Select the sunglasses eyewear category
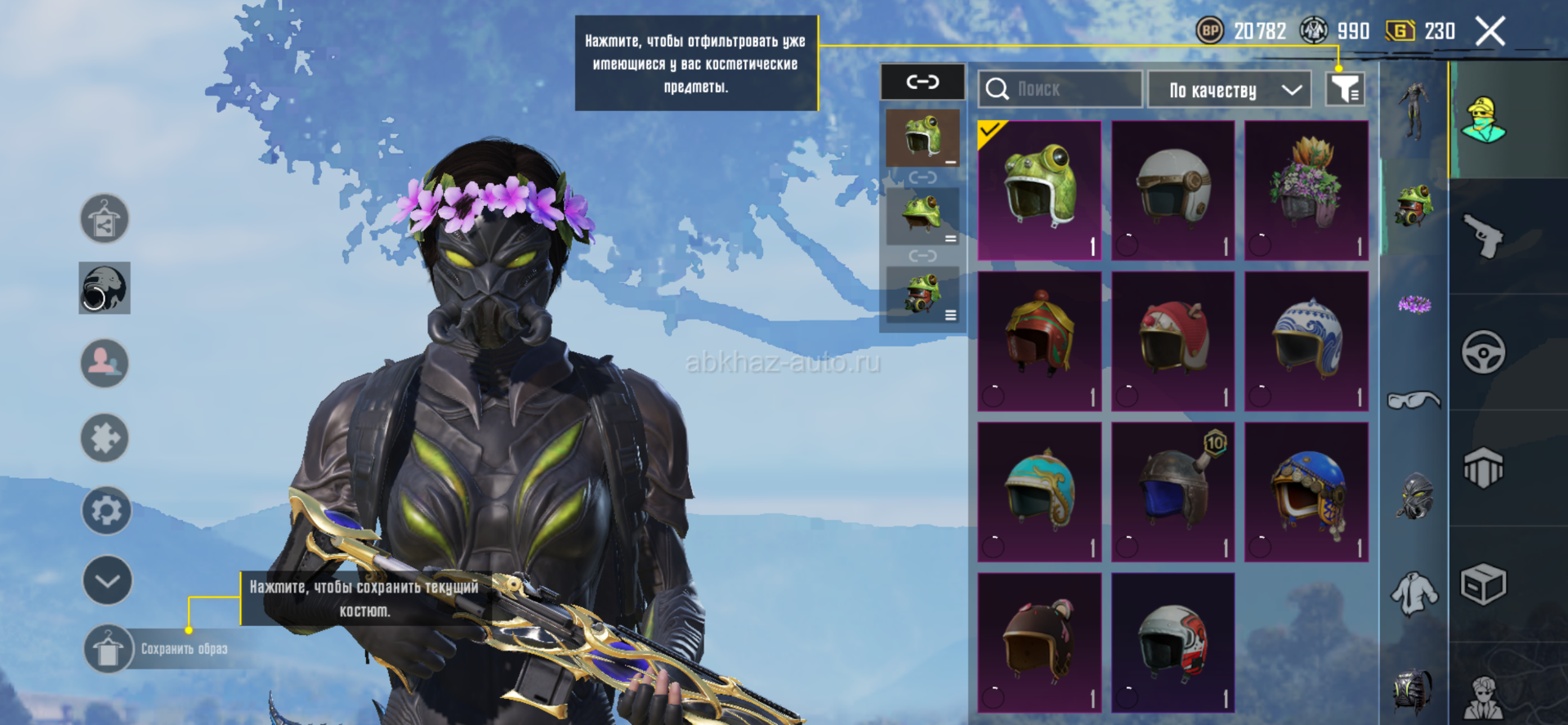 tap(1414, 401)
